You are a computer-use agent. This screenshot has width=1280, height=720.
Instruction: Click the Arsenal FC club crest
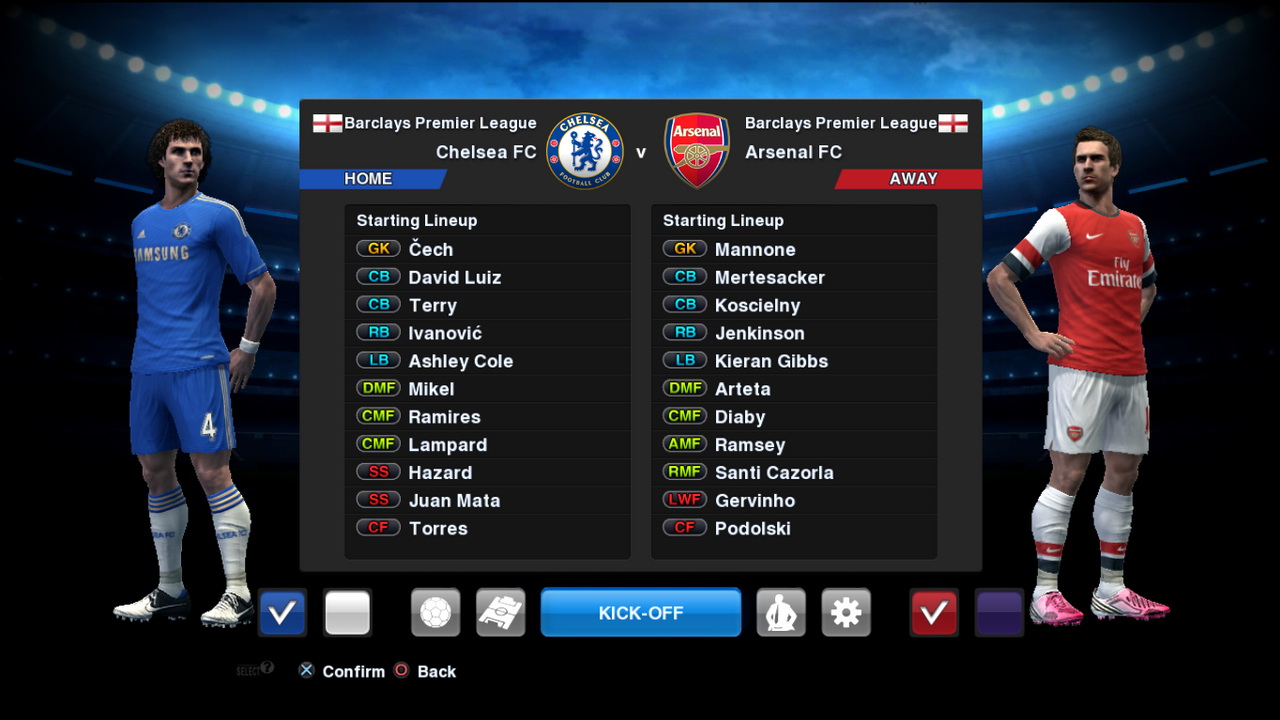(x=696, y=150)
